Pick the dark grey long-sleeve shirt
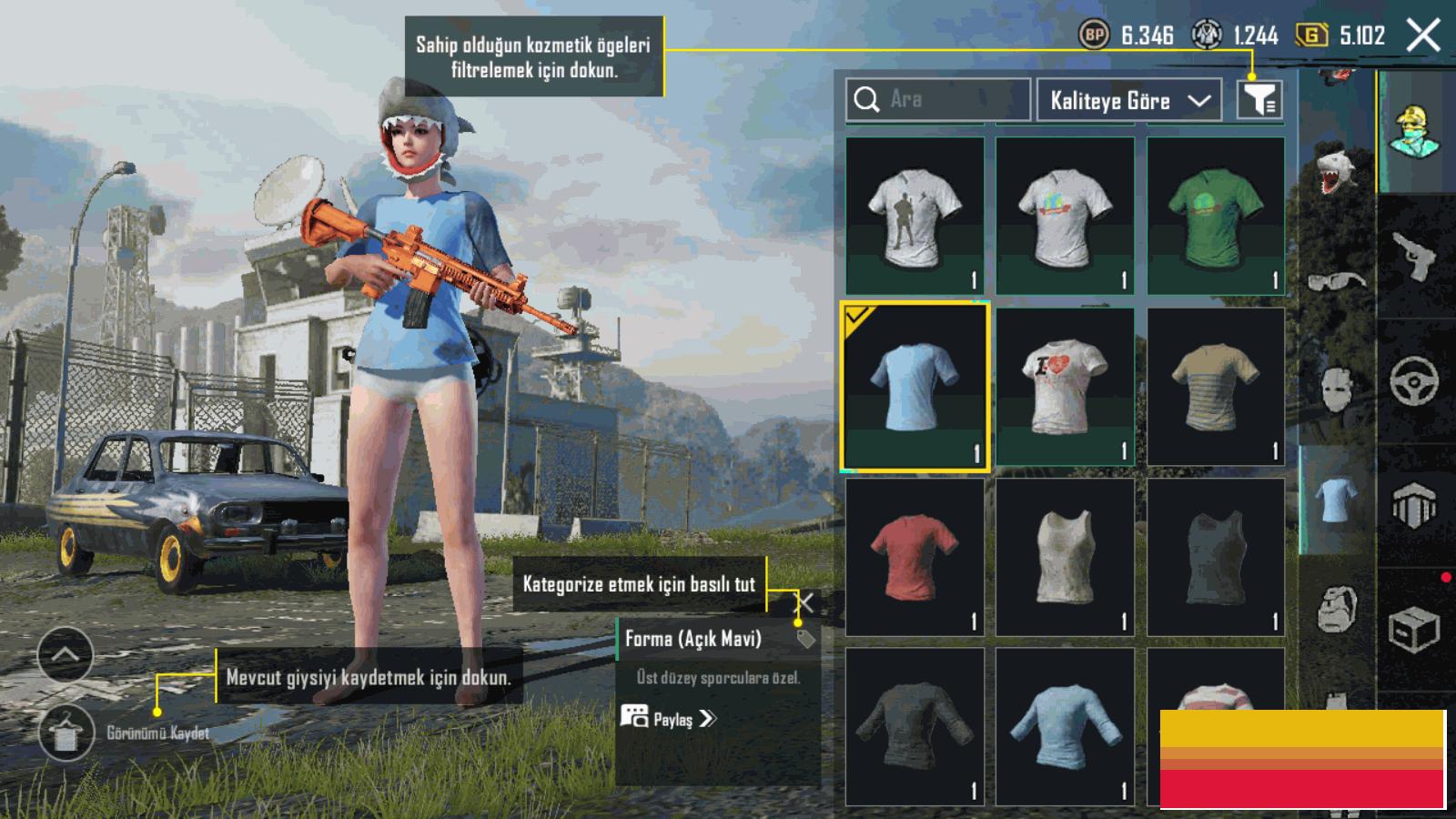This screenshot has height=819, width=1456. (914, 726)
